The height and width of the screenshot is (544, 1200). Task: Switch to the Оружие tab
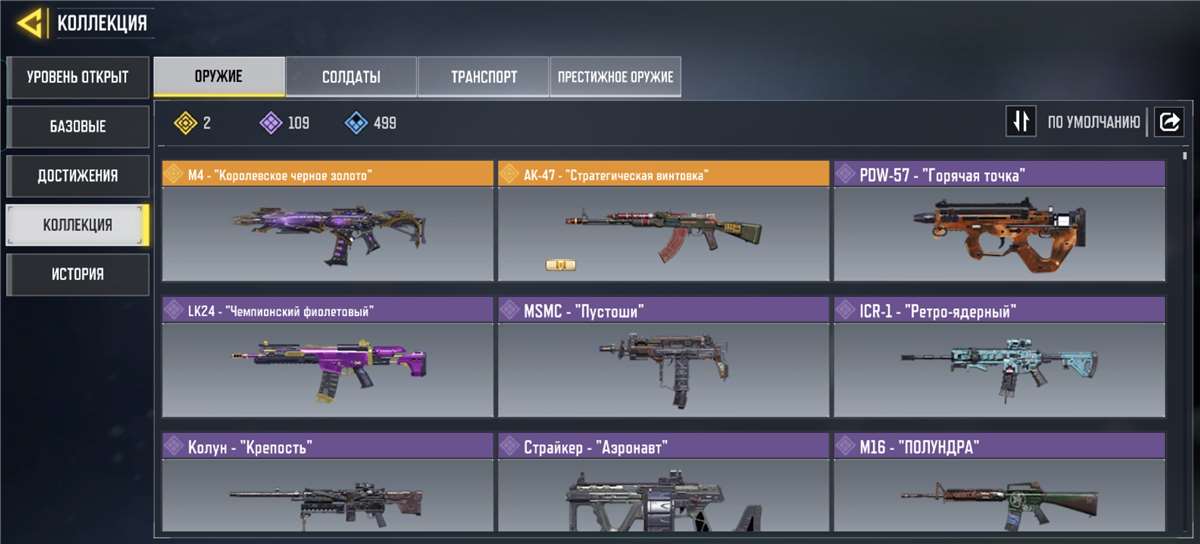(x=219, y=77)
